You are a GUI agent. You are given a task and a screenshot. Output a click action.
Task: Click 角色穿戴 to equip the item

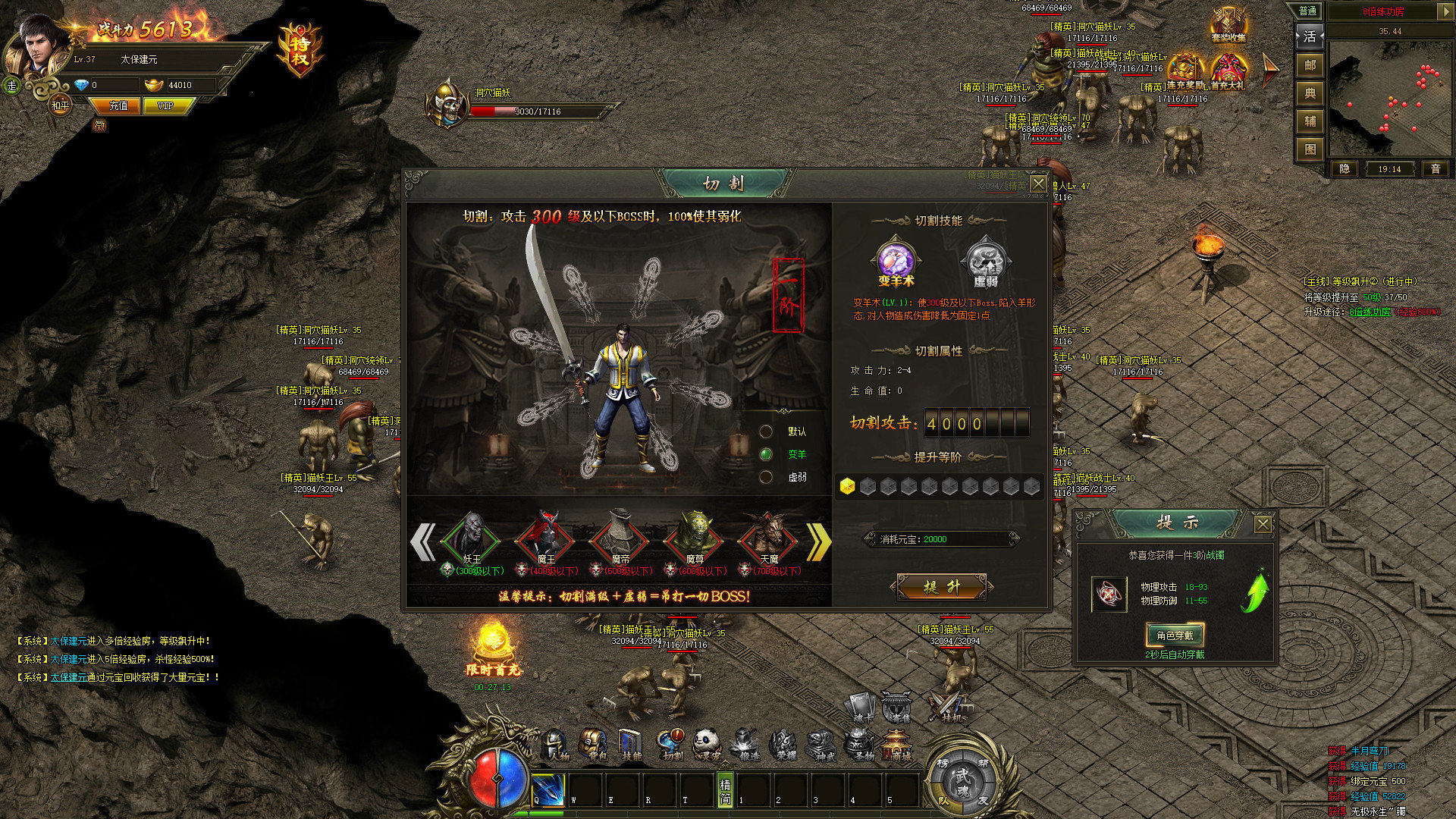click(1175, 635)
